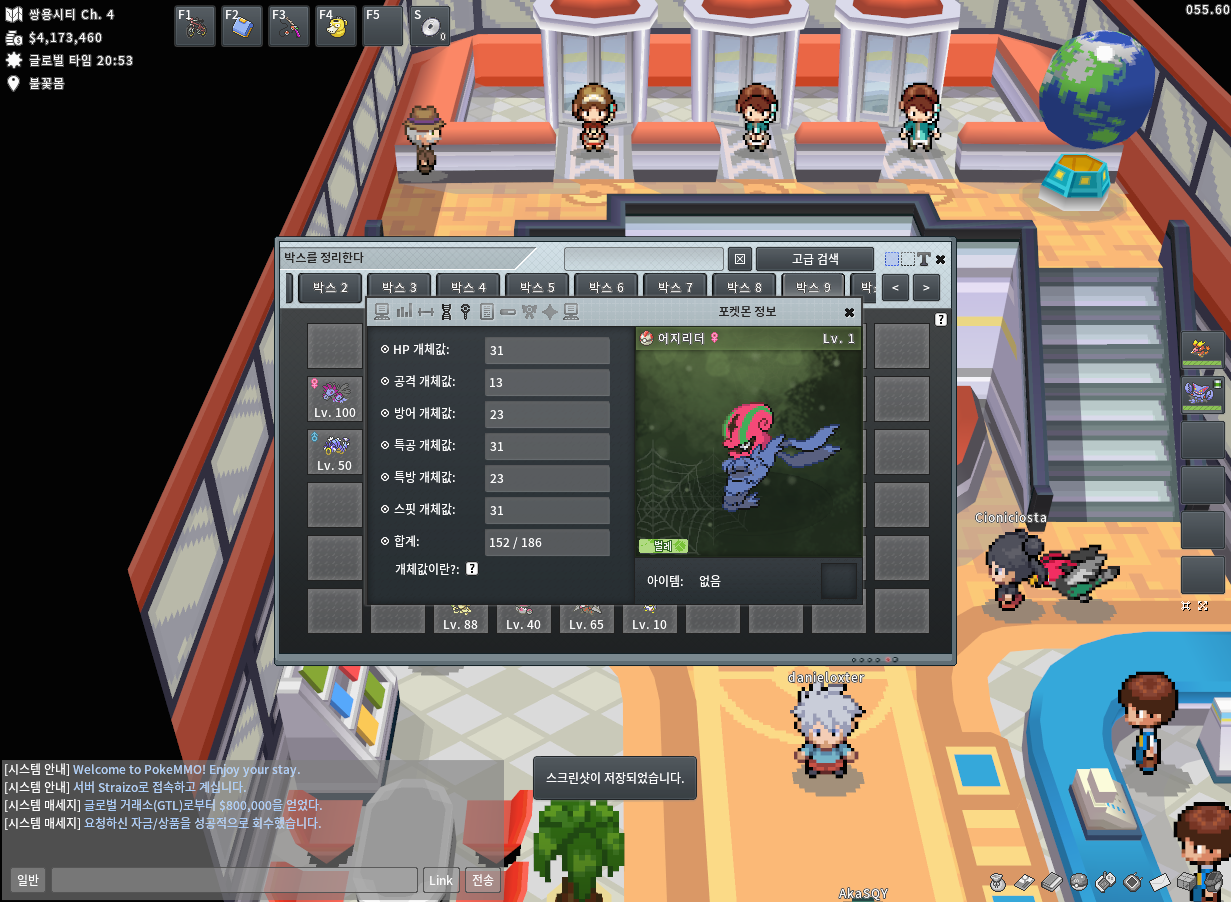
Task: Activate the Psyduck hotkey slot
Action: [x=336, y=26]
